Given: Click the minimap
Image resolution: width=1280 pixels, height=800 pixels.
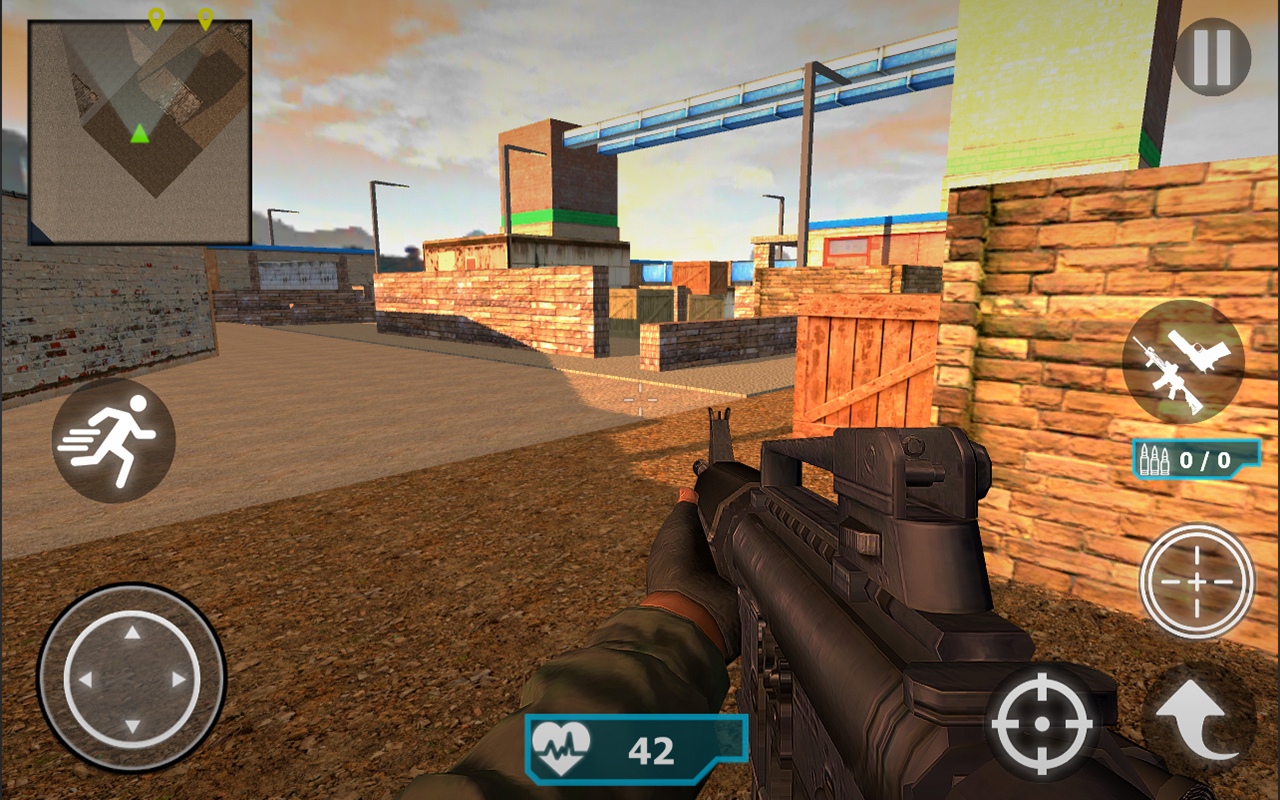Looking at the screenshot, I should pos(140,132).
